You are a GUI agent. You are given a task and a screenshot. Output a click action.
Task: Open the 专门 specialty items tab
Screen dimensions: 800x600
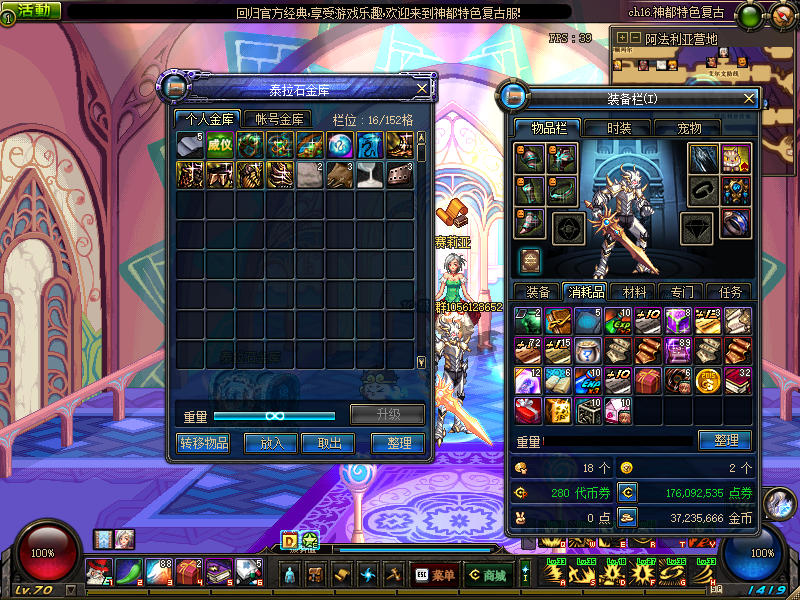tap(682, 292)
